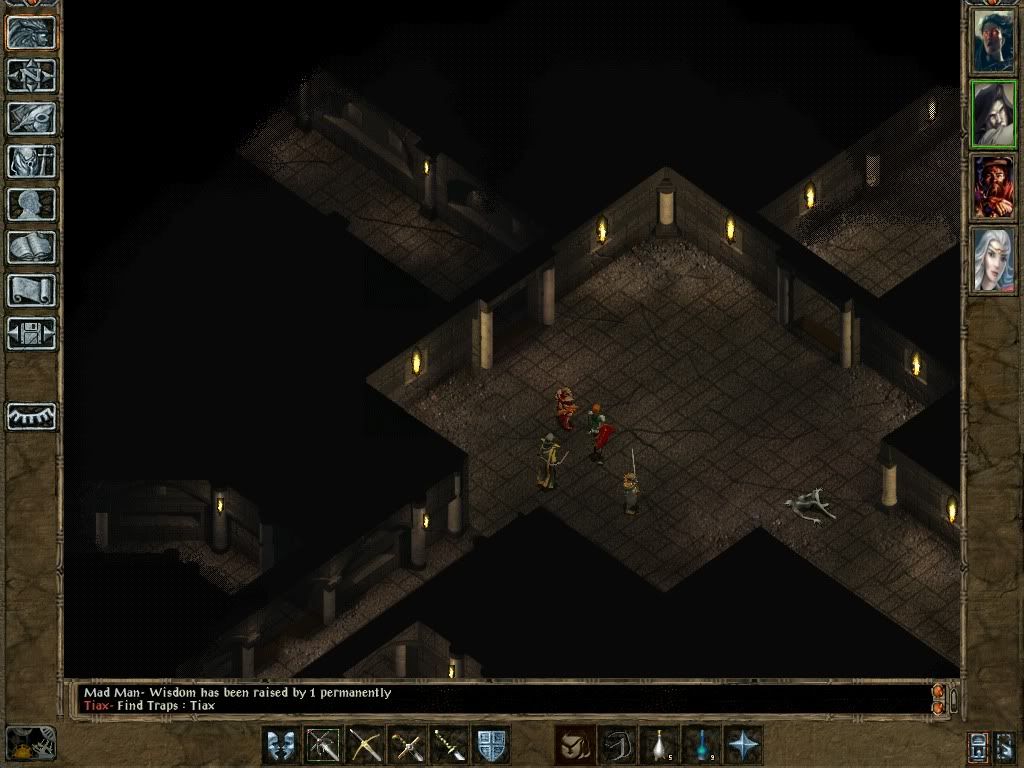The height and width of the screenshot is (768, 1024).
Task: Rest the party using the closed eye button
Action: 32,417
